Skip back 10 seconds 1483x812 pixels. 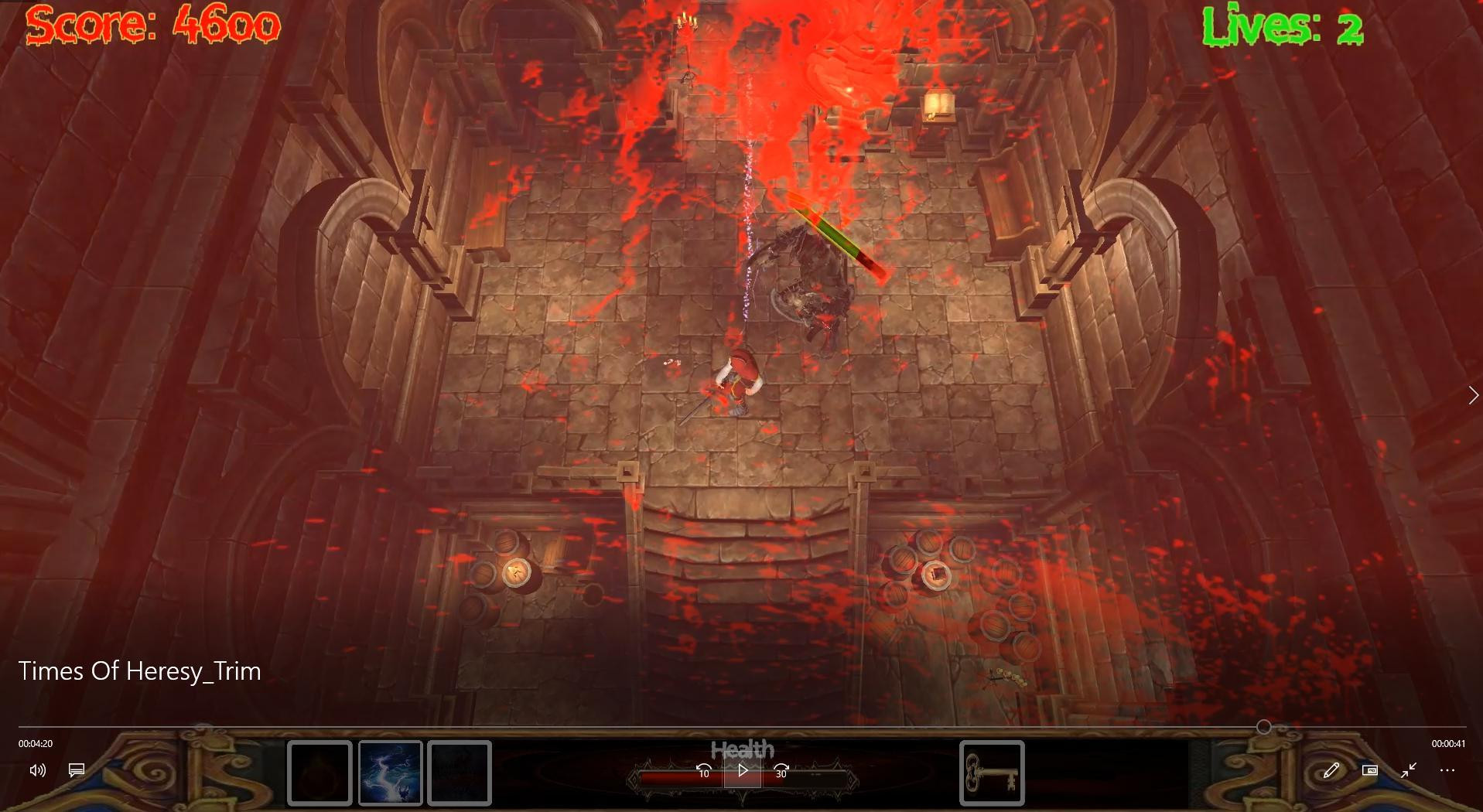[702, 771]
